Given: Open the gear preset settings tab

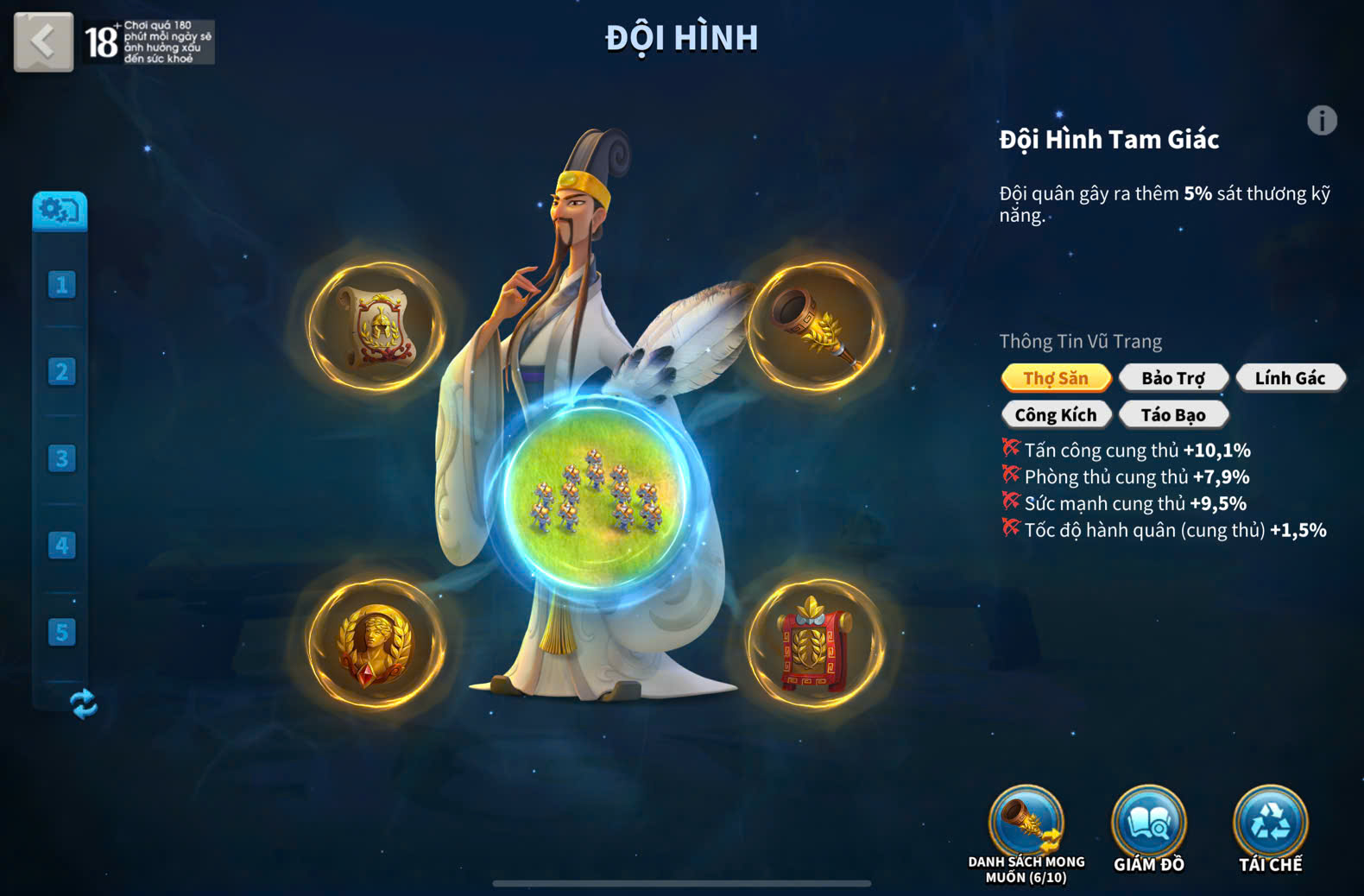Looking at the screenshot, I should coord(60,211).
